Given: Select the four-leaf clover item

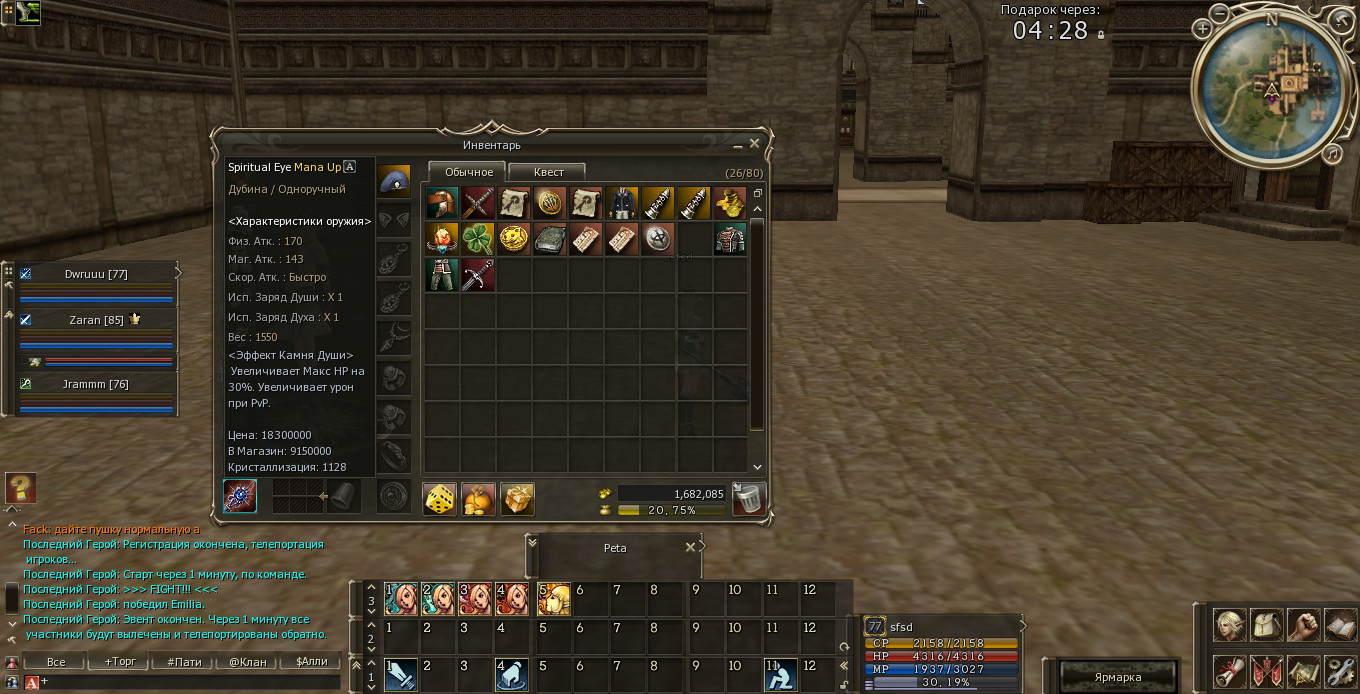Looking at the screenshot, I should 478,239.
